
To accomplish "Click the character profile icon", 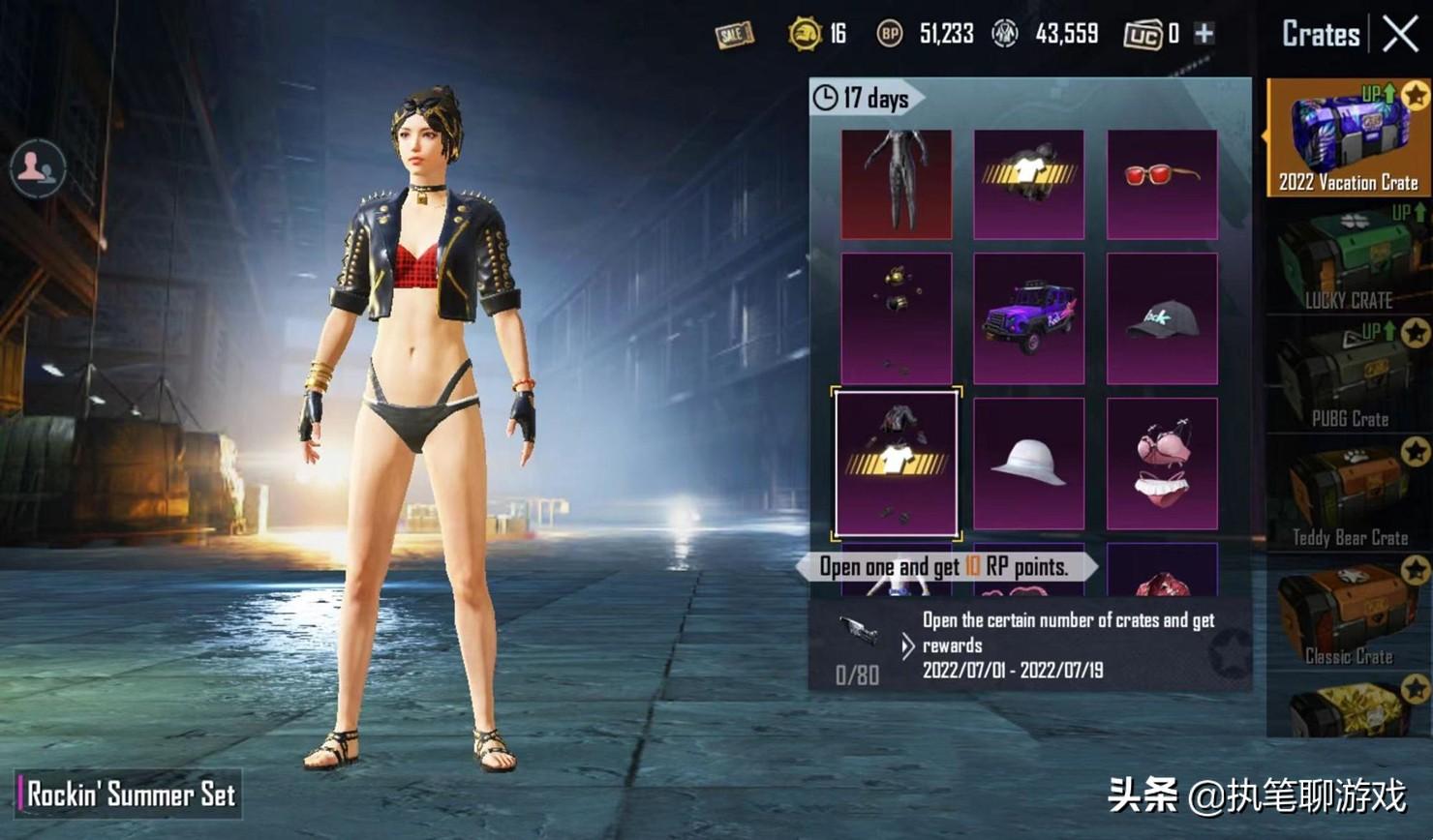I will click(38, 167).
